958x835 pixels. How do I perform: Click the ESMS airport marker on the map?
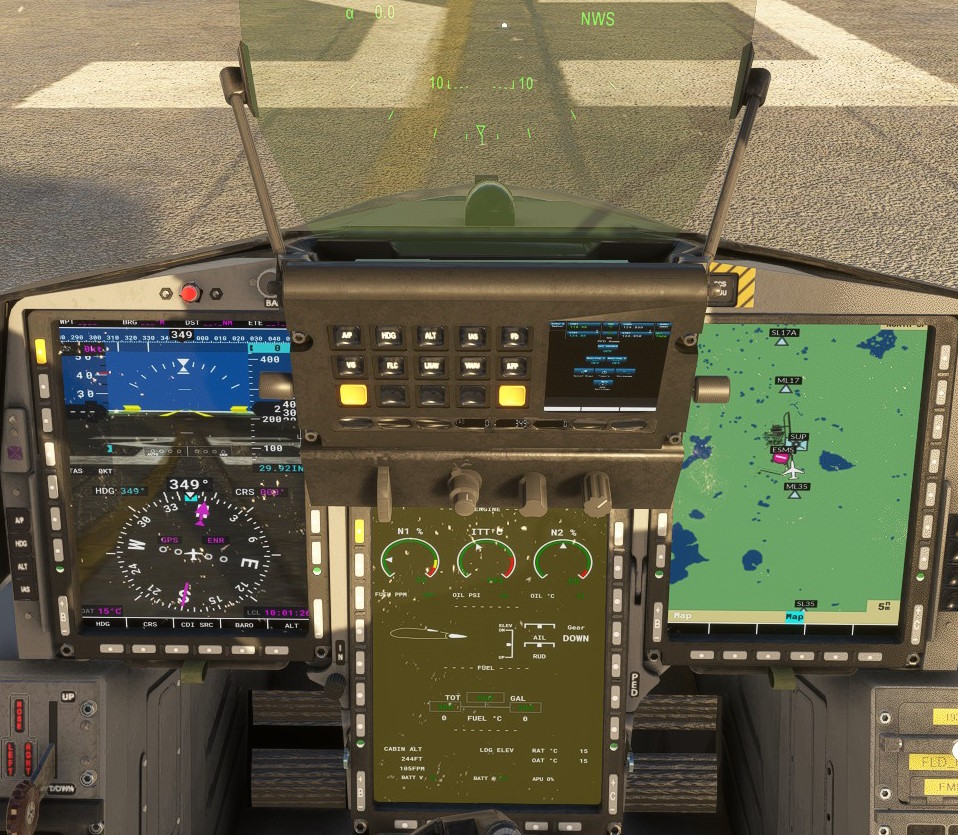coord(781,455)
